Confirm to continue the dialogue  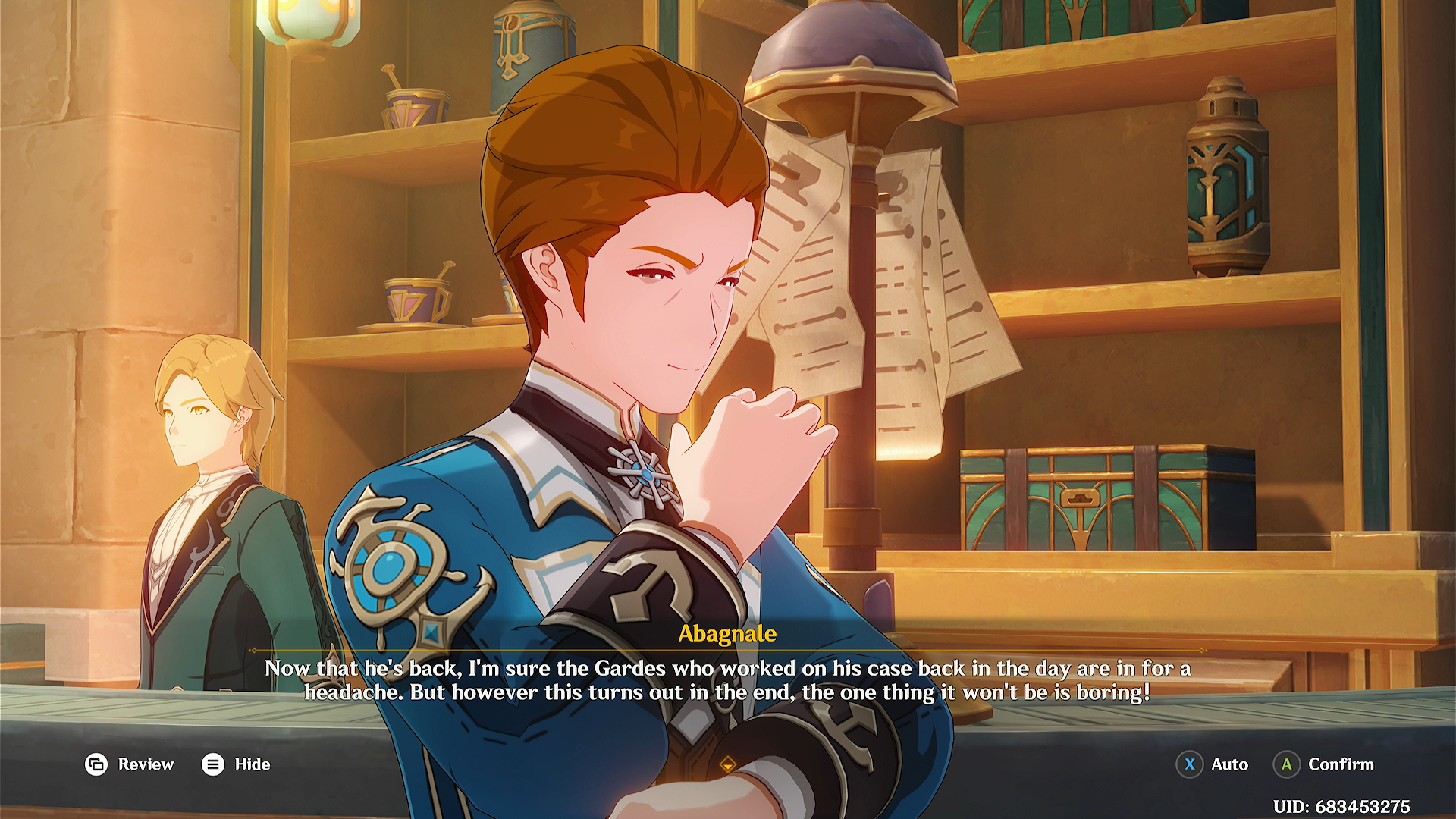click(1324, 764)
